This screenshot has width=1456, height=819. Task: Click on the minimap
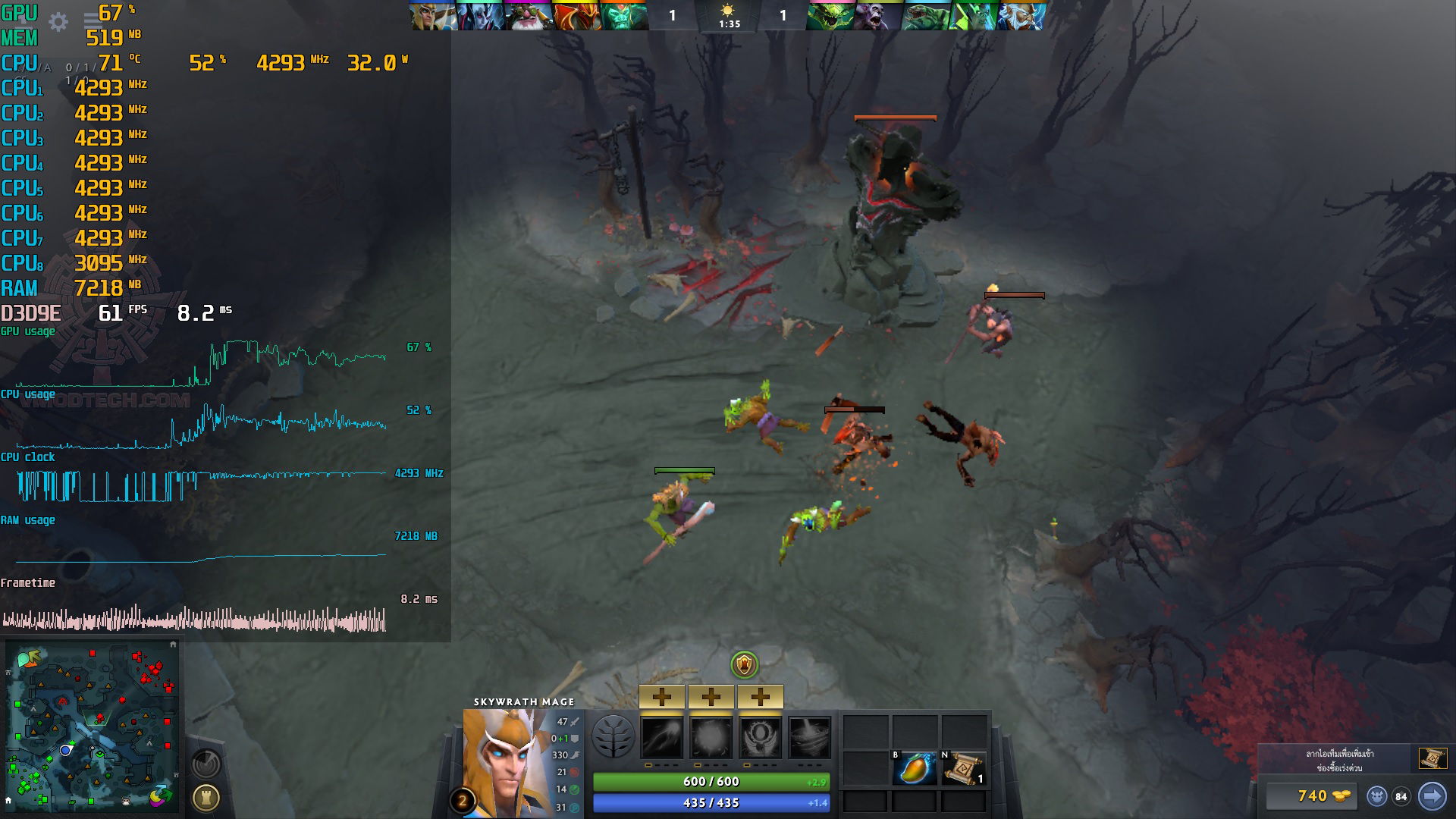(91, 728)
